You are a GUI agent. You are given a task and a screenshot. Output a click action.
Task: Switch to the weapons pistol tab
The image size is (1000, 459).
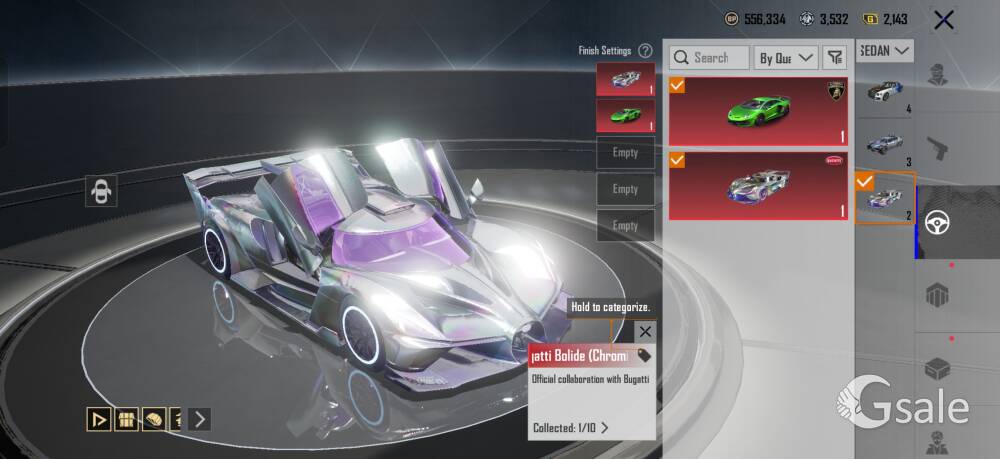pyautogui.click(x=937, y=148)
